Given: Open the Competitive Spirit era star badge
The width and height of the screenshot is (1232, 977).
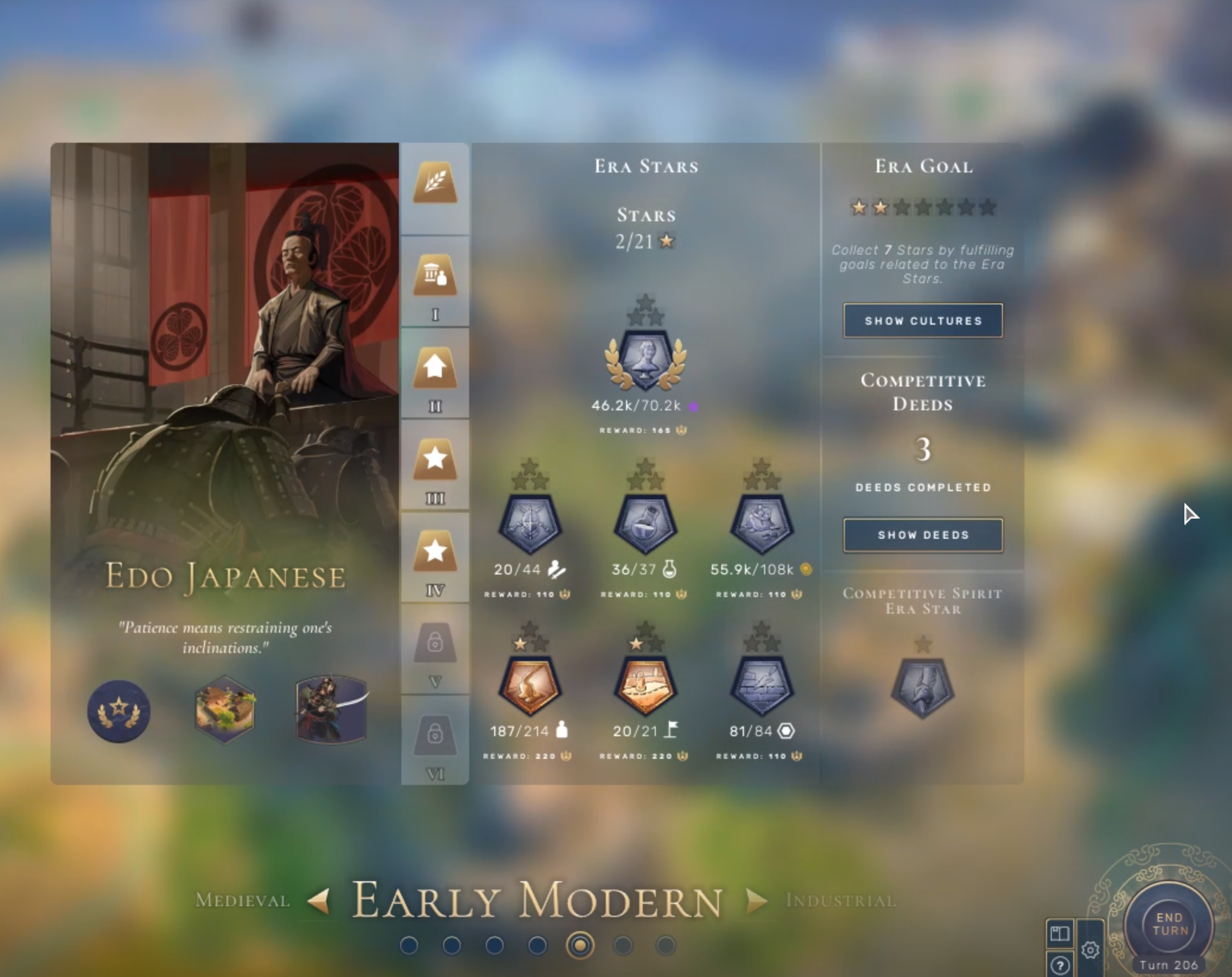Looking at the screenshot, I should 922,688.
